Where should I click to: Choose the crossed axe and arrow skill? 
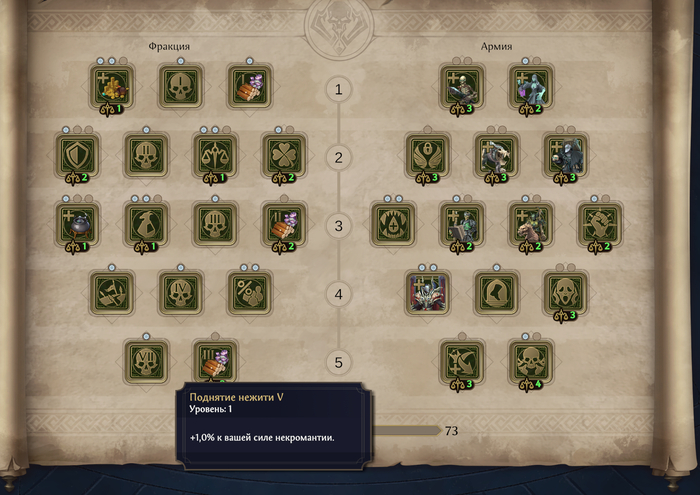coord(462,360)
